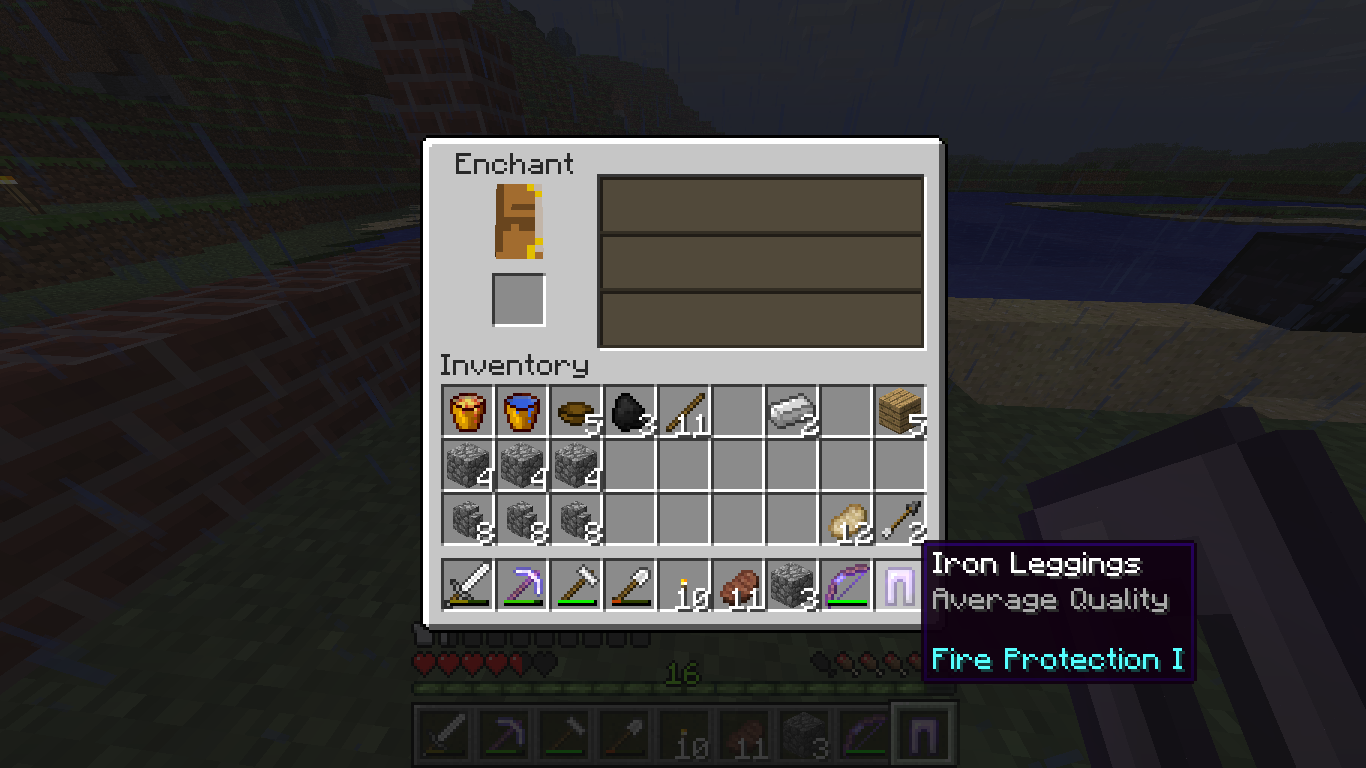Select a cobblestone stack of four

tap(467, 467)
